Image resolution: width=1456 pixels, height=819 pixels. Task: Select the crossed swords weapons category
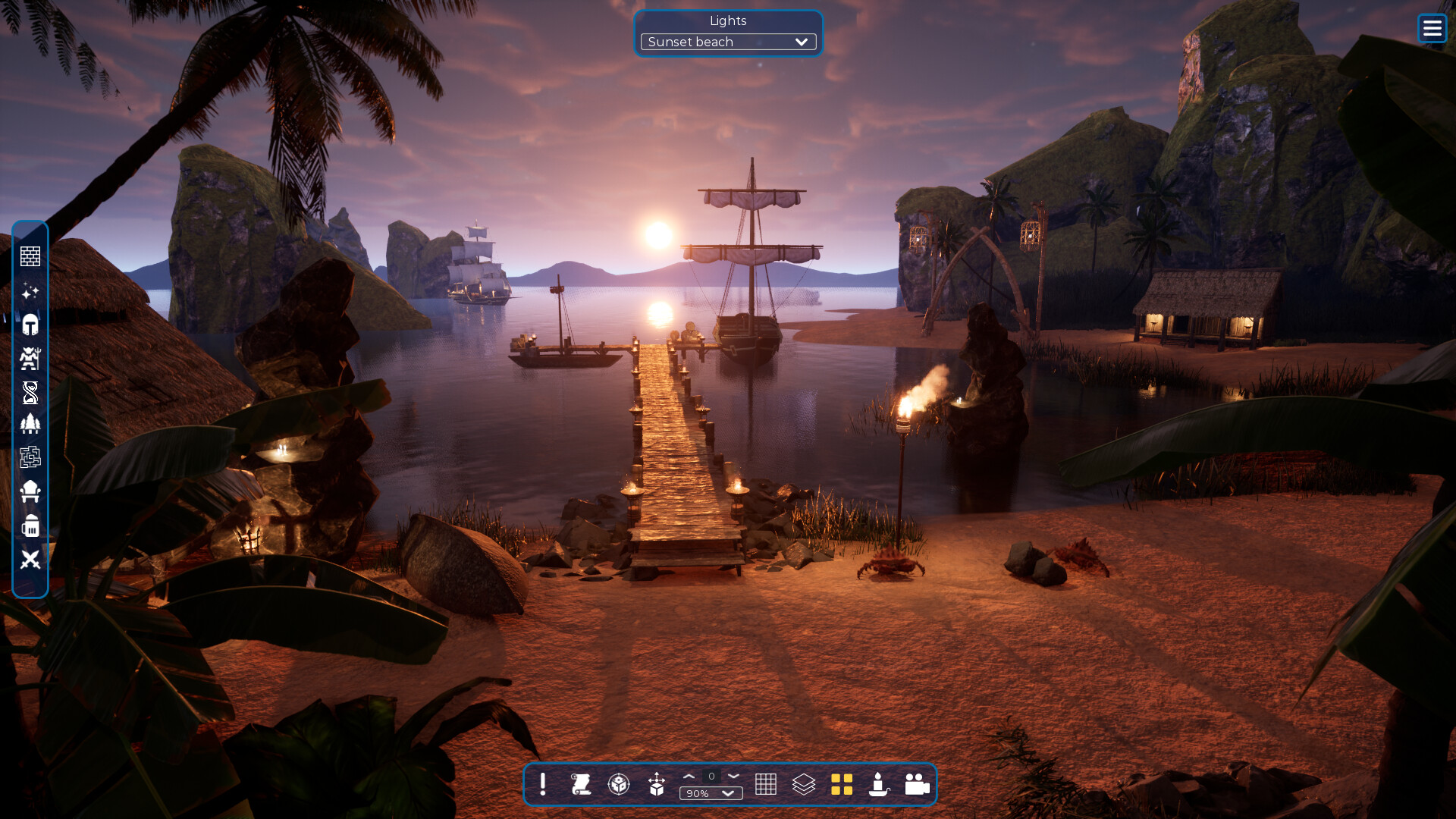pyautogui.click(x=30, y=561)
